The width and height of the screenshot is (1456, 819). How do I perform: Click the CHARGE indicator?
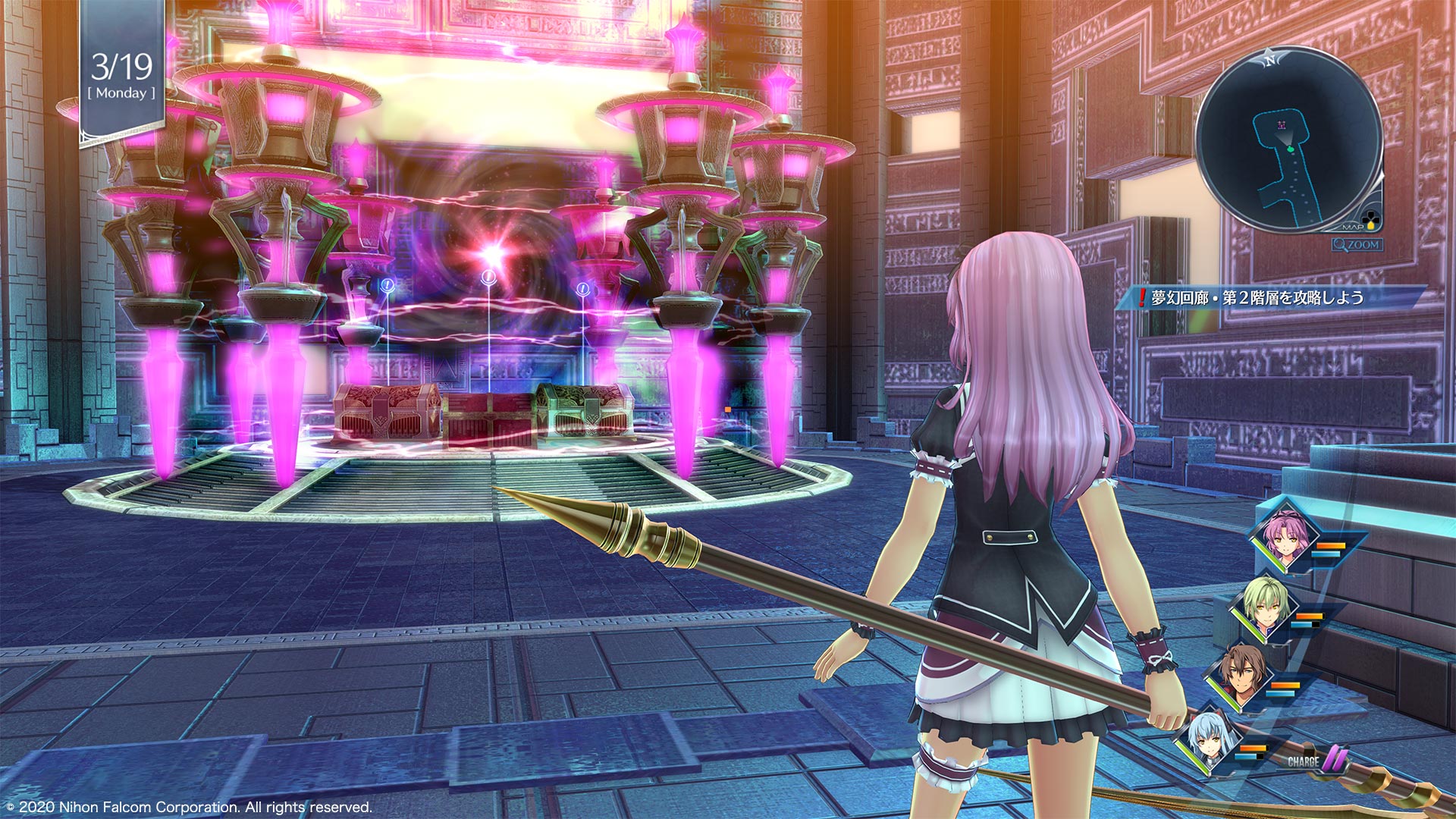1304,762
